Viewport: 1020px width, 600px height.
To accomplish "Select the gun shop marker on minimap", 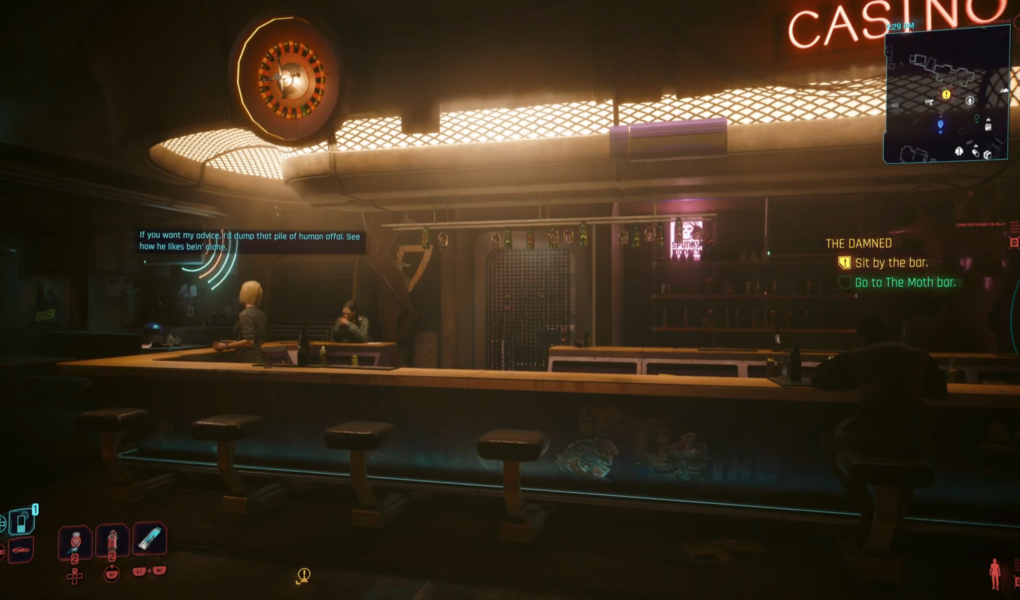I will [931, 101].
